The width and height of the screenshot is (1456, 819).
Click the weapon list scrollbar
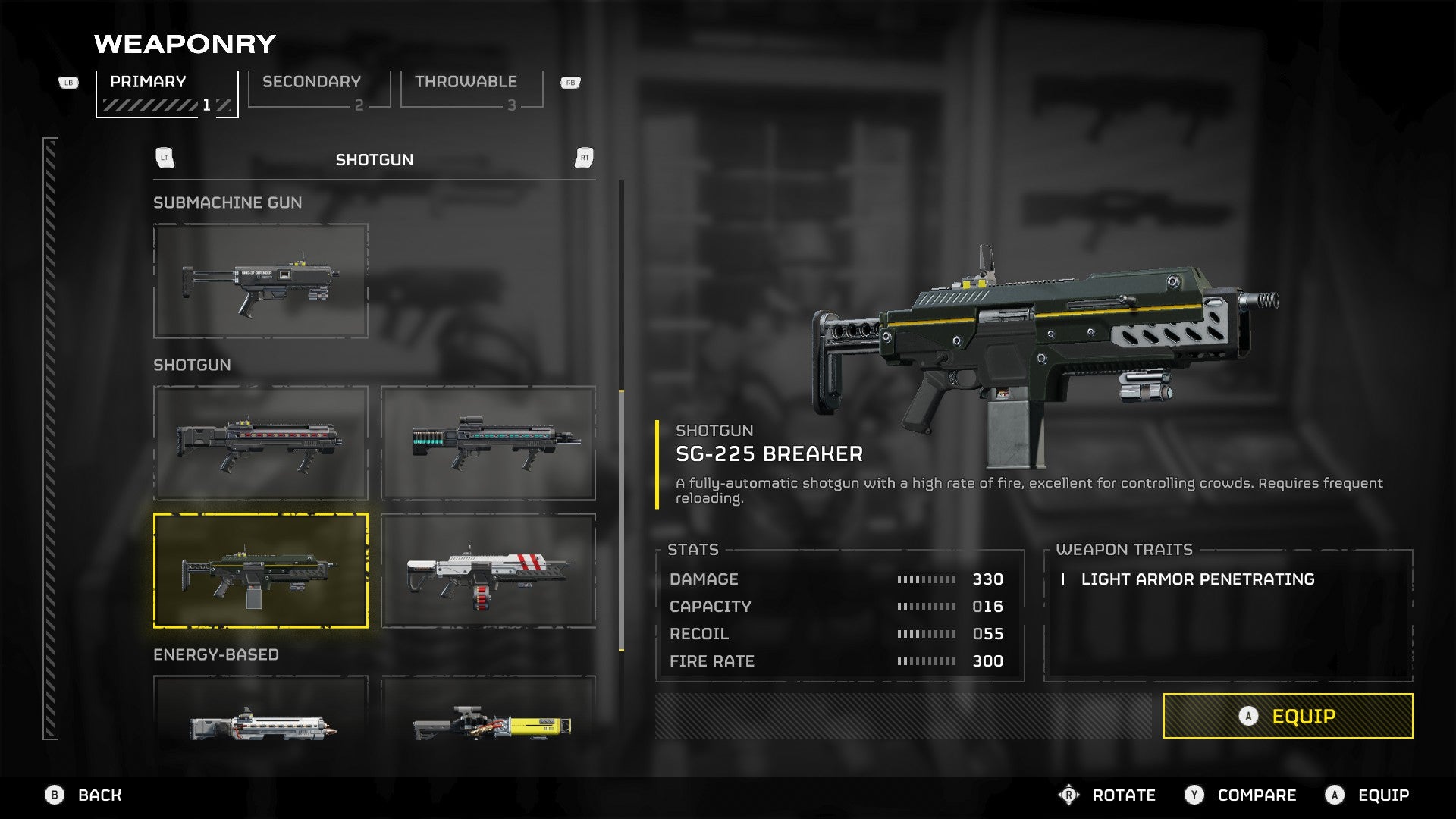(x=622, y=520)
